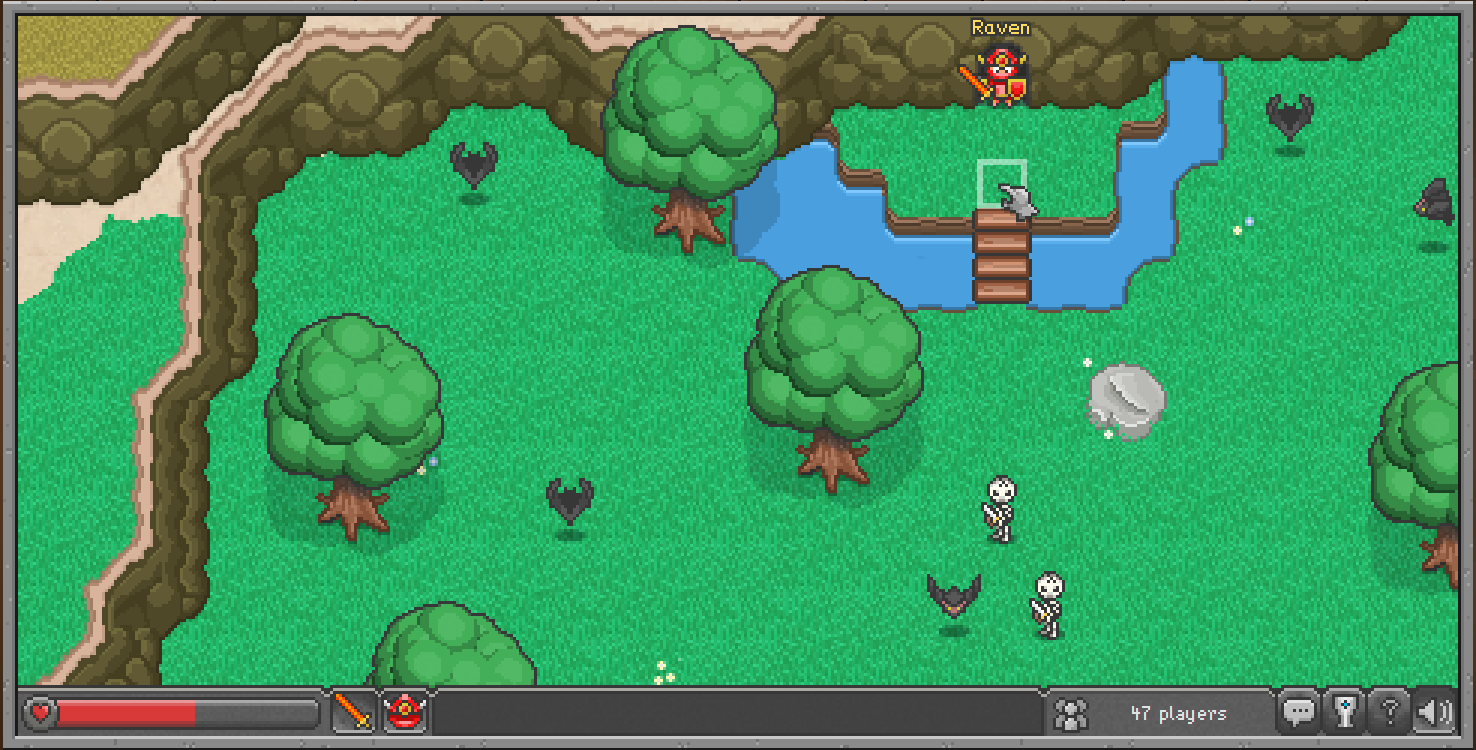Open the chat bubble icon

[x=1300, y=712]
